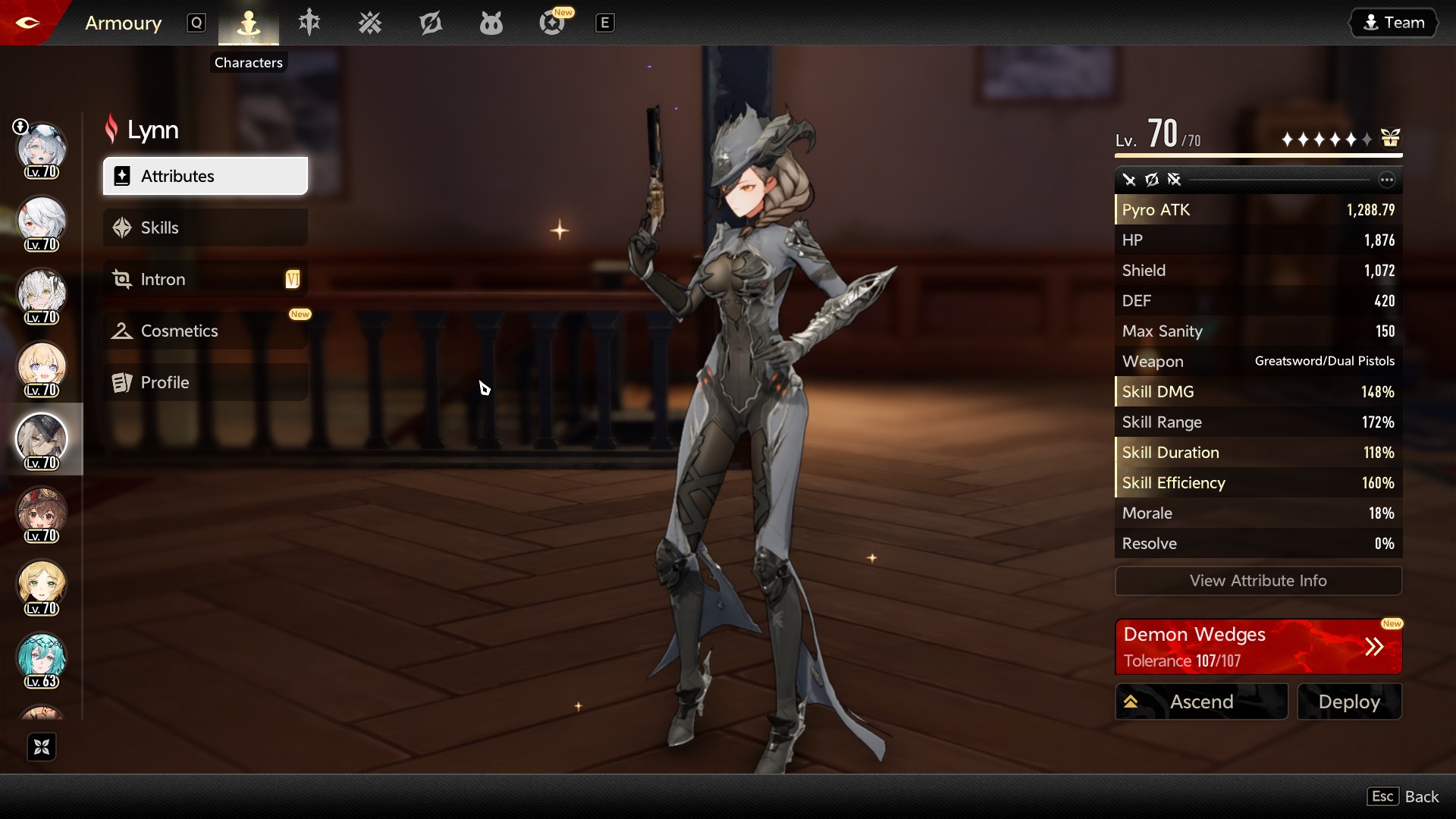1456x819 pixels.
Task: Select the Intron menu entry
Action: point(205,279)
